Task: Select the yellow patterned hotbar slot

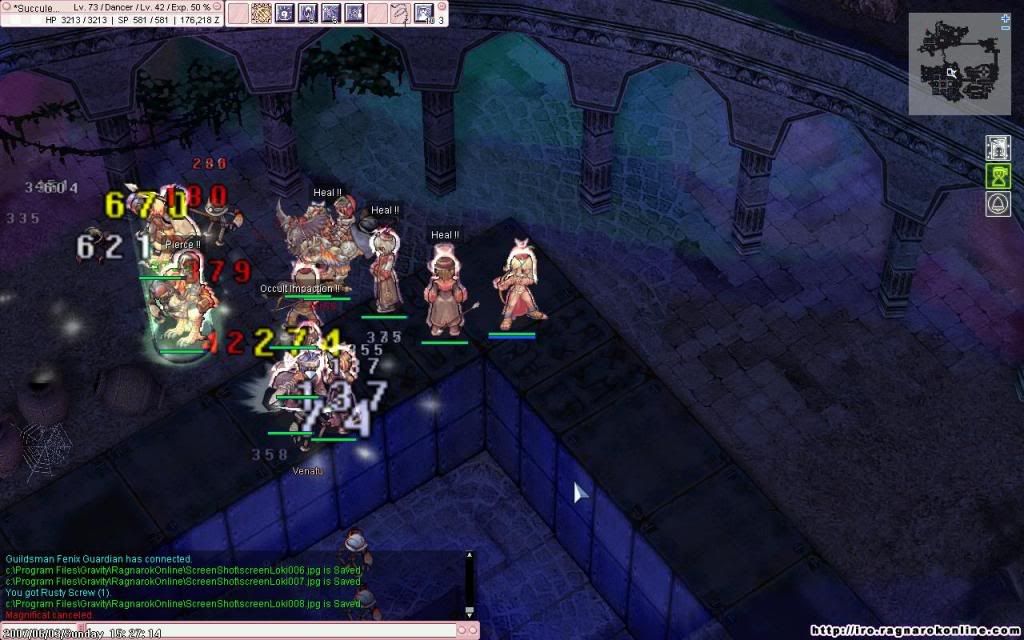Action: (261, 13)
